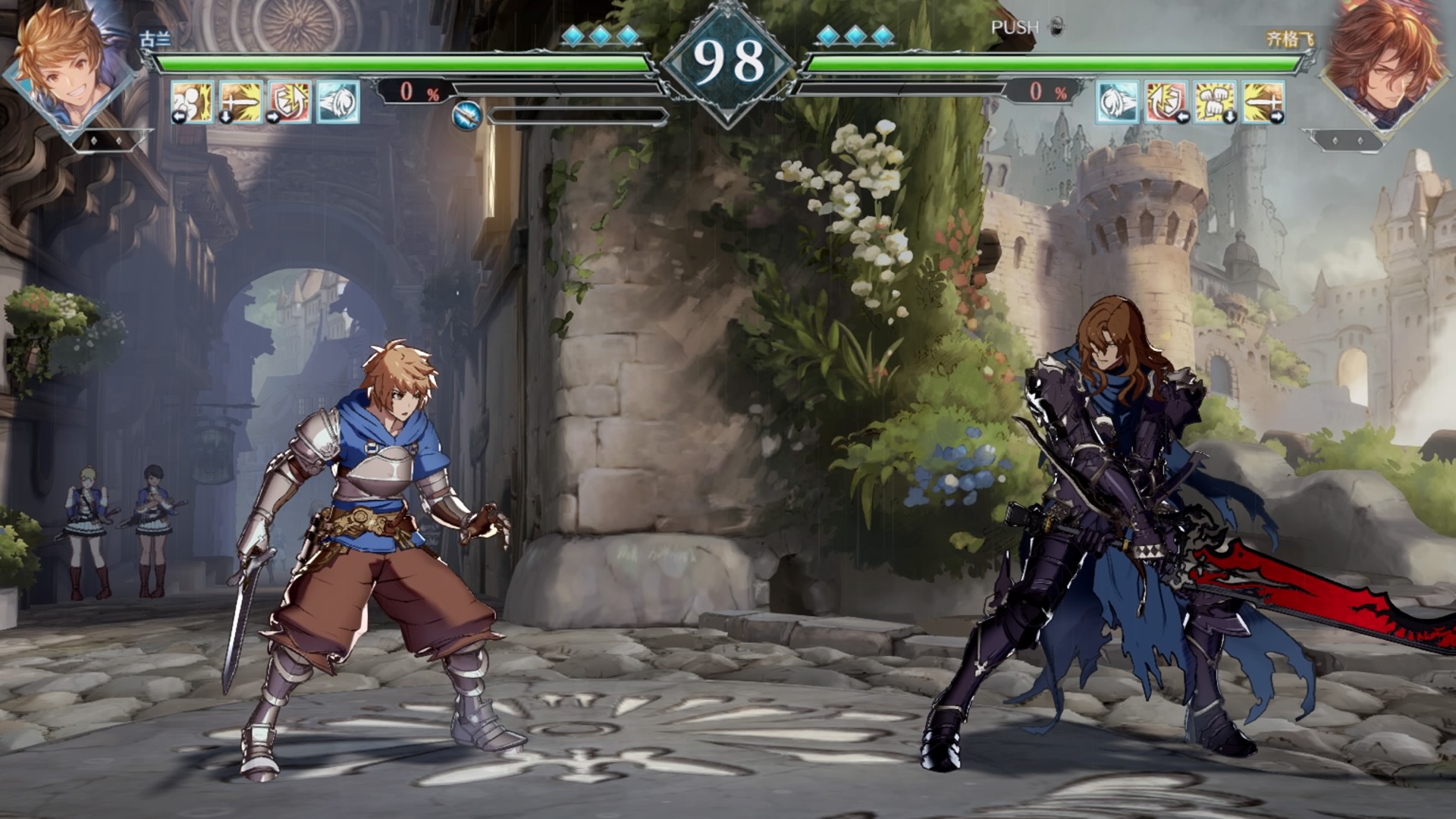The height and width of the screenshot is (819, 1456).
Task: Click Siegfried's three-fists skill icon
Action: (x=1215, y=102)
